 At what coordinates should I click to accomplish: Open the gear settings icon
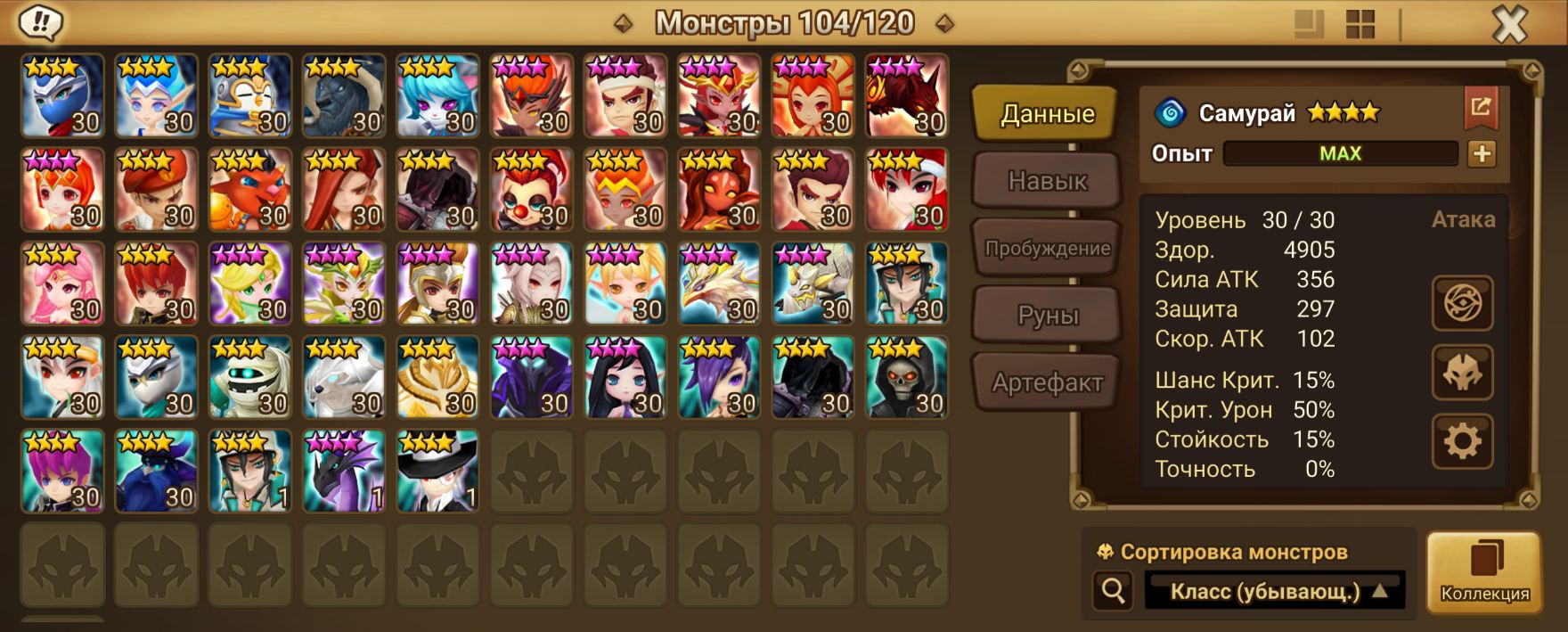1462,441
